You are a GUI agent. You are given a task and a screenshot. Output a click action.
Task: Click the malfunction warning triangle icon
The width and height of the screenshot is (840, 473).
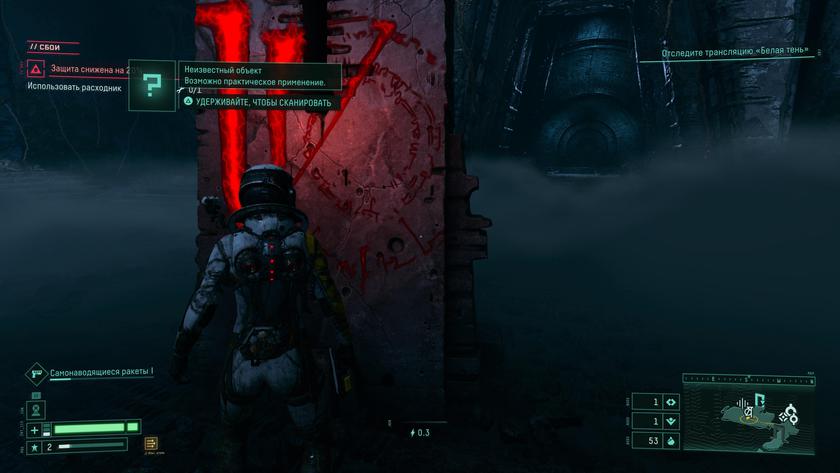pyautogui.click(x=35, y=69)
